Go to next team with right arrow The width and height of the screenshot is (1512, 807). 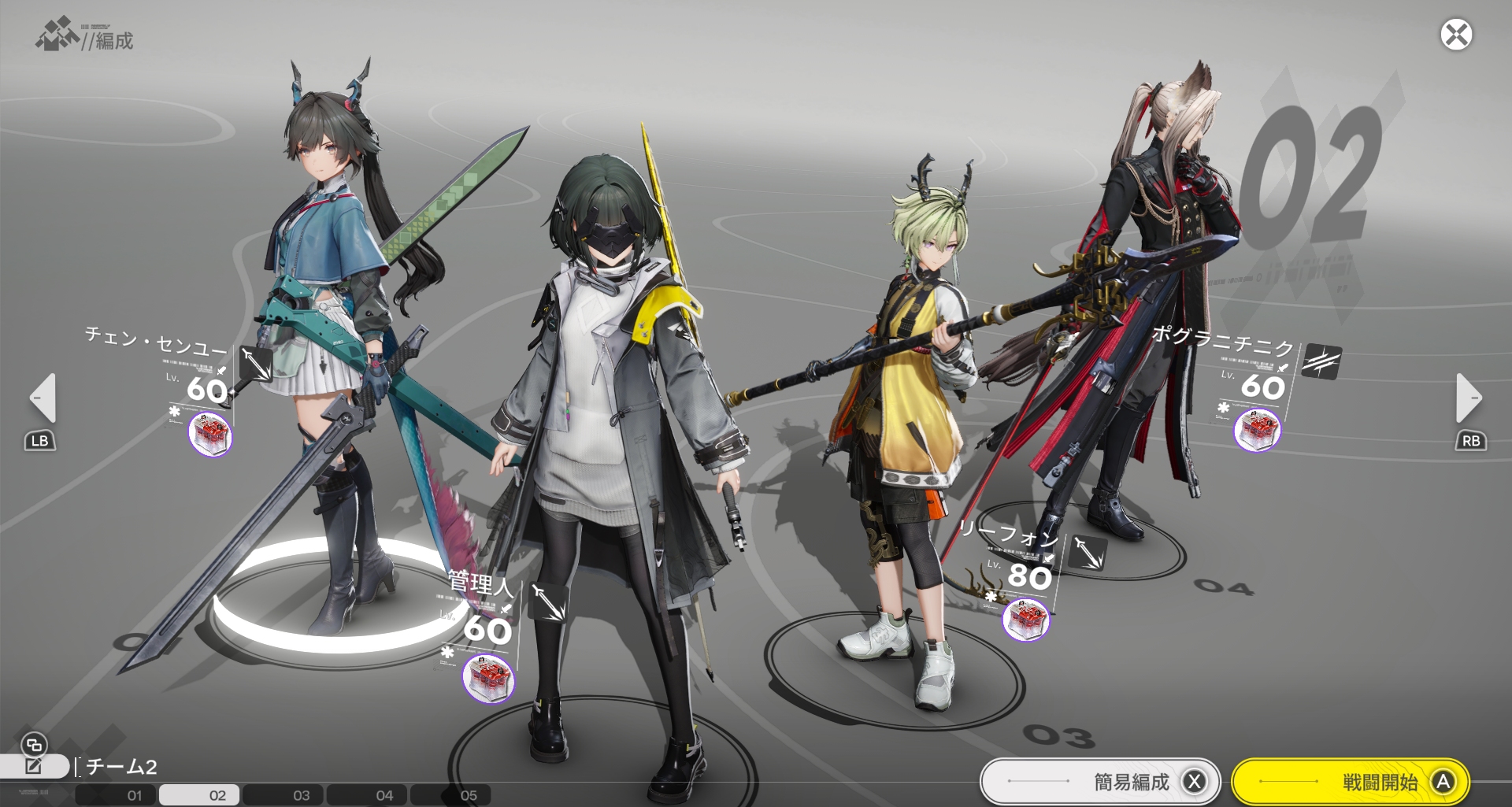[x=1468, y=398]
